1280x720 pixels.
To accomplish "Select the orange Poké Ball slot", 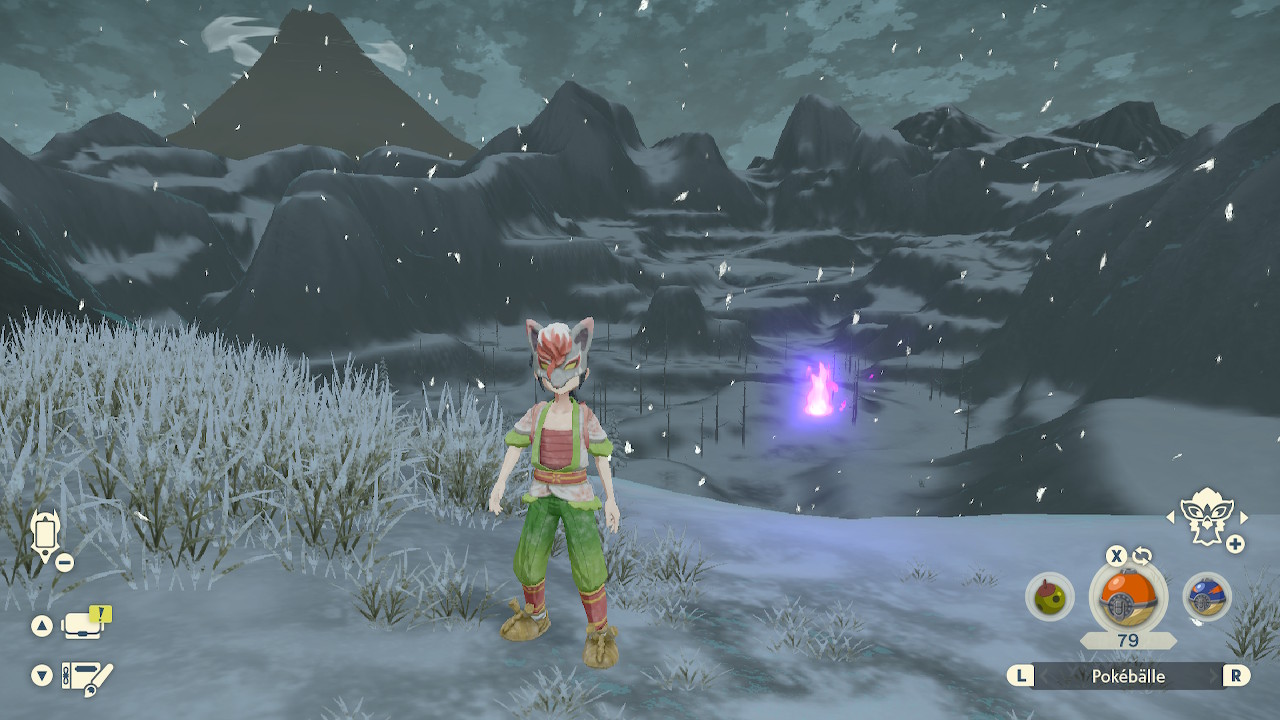I will pyautogui.click(x=1127, y=597).
